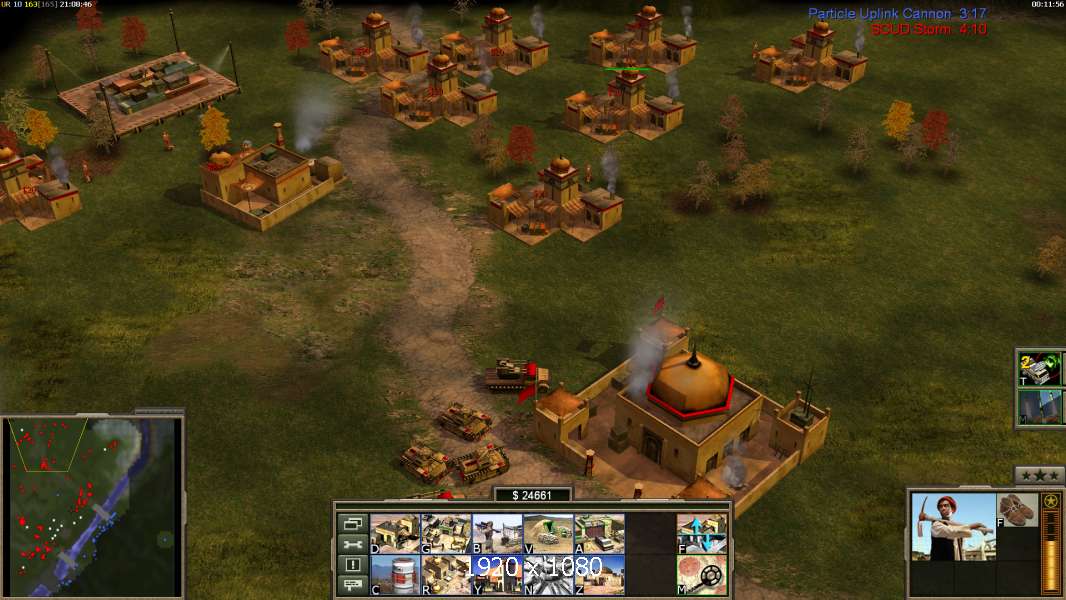Choose the build option with hotkey R

[x=446, y=575]
